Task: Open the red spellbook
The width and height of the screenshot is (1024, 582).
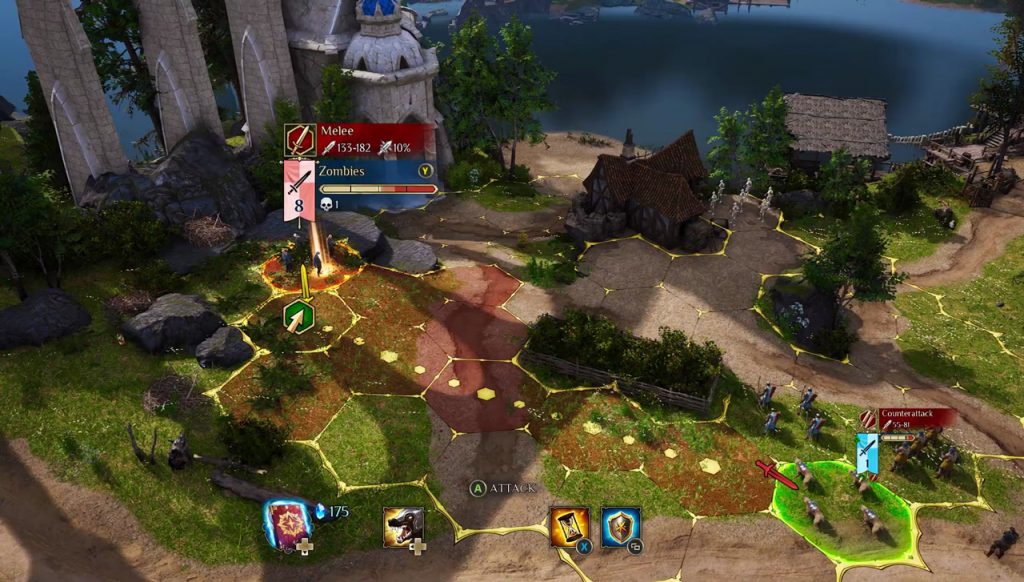Action: pos(287,520)
